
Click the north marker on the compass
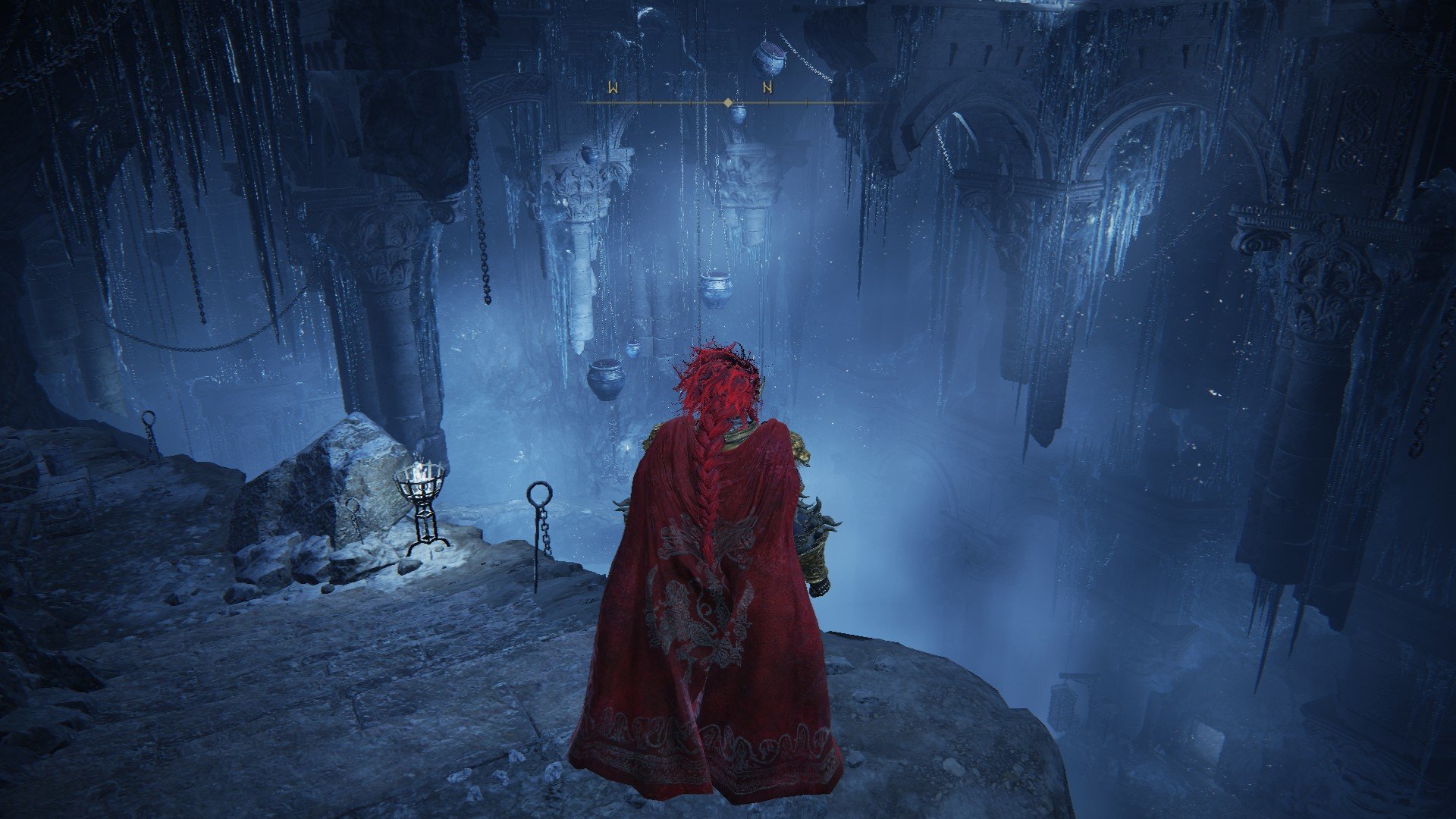pos(767,87)
